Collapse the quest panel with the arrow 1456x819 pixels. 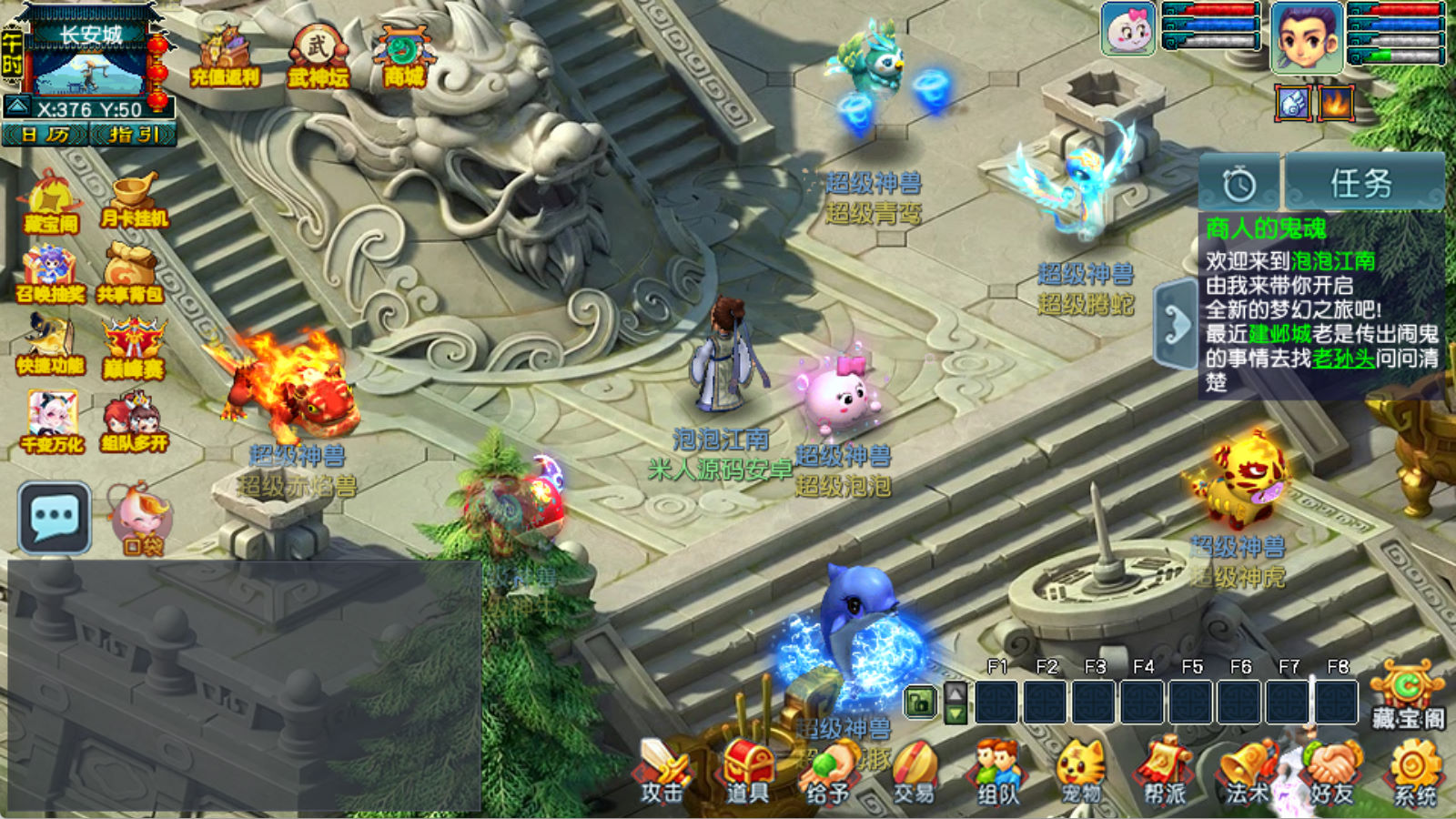tap(1175, 325)
